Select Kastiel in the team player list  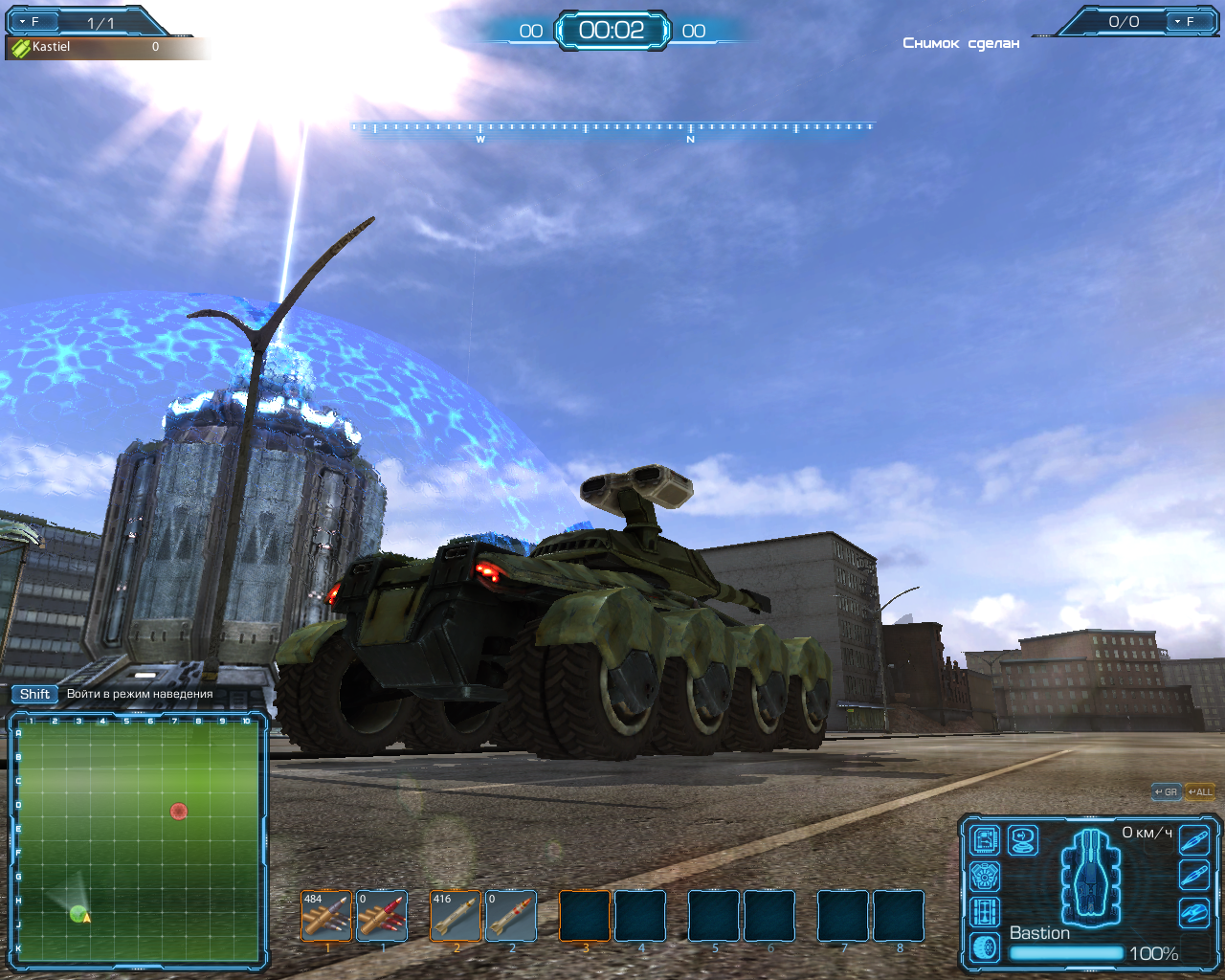click(52, 47)
